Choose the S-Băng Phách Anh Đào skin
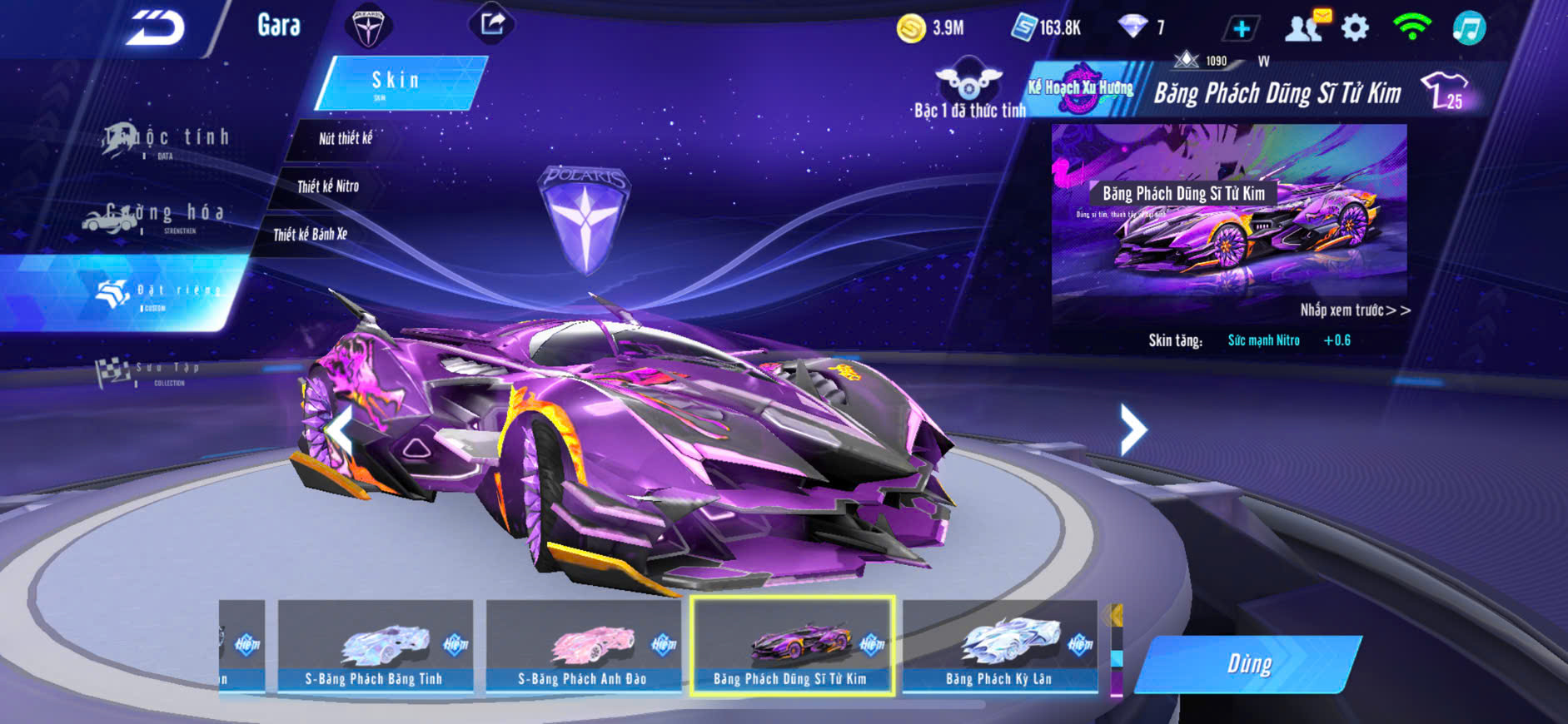The width and height of the screenshot is (1568, 724). pos(583,646)
